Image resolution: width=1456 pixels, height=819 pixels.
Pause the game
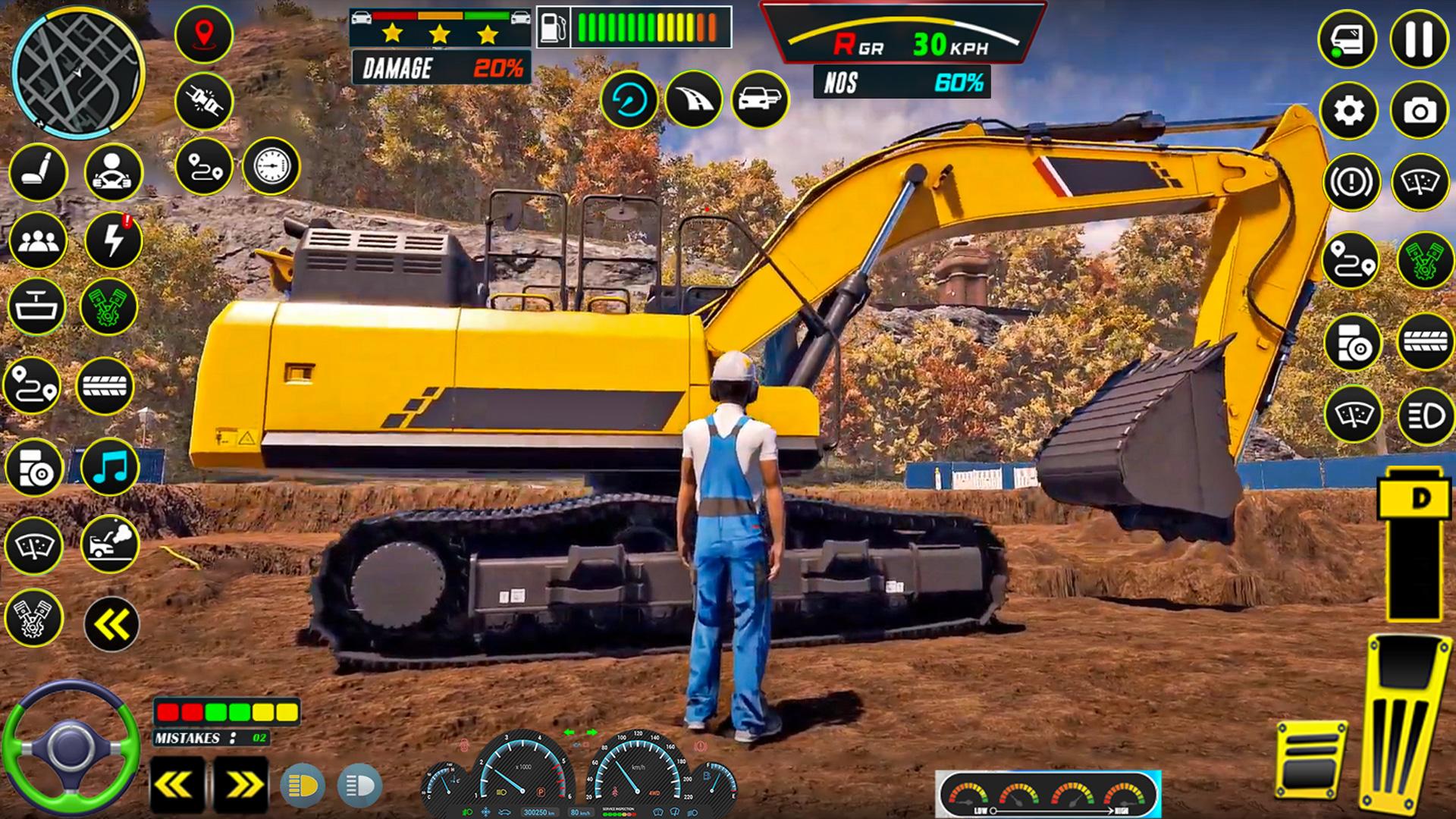pos(1419,39)
